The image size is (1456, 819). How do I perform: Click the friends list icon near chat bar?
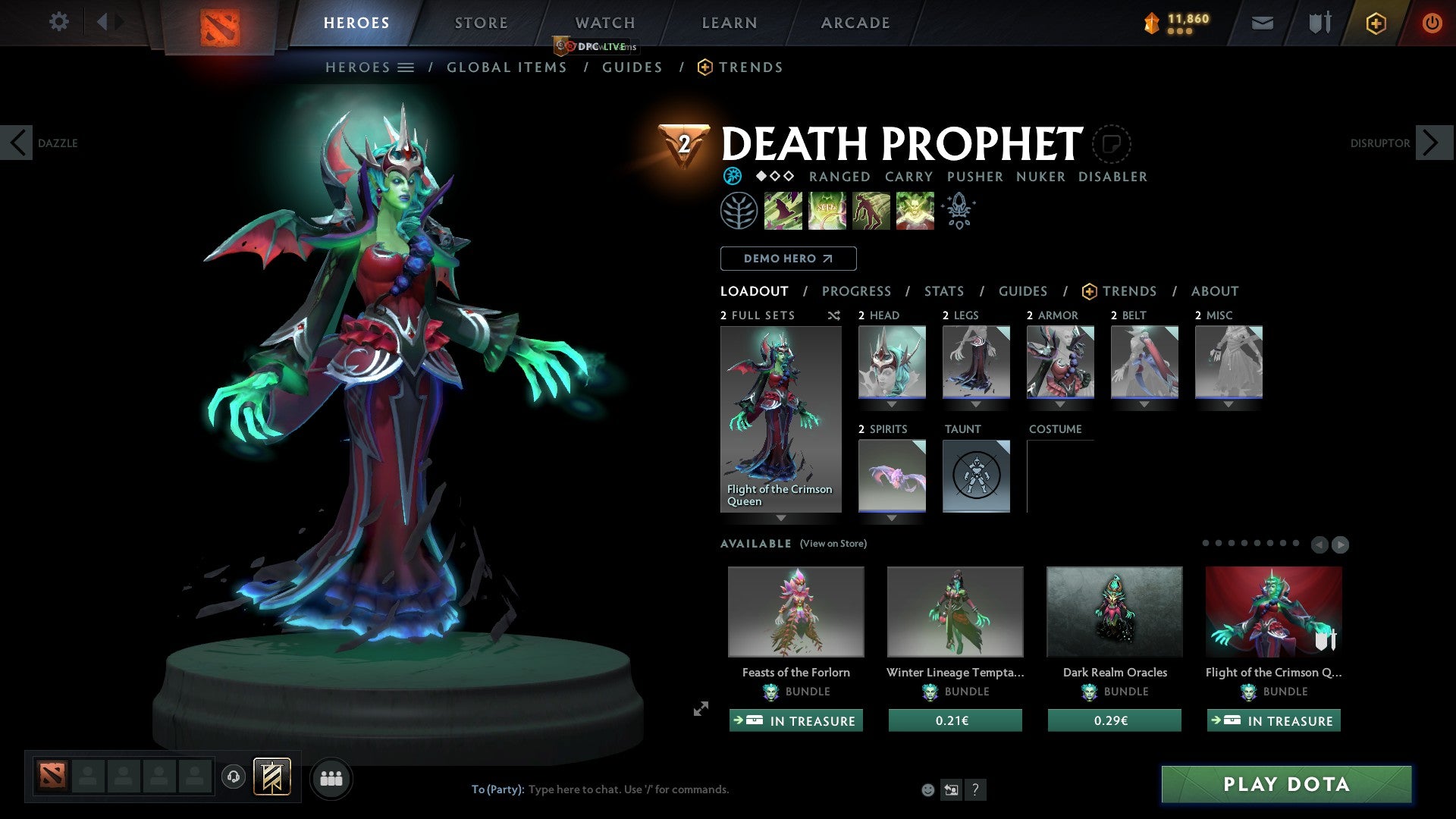(x=331, y=778)
